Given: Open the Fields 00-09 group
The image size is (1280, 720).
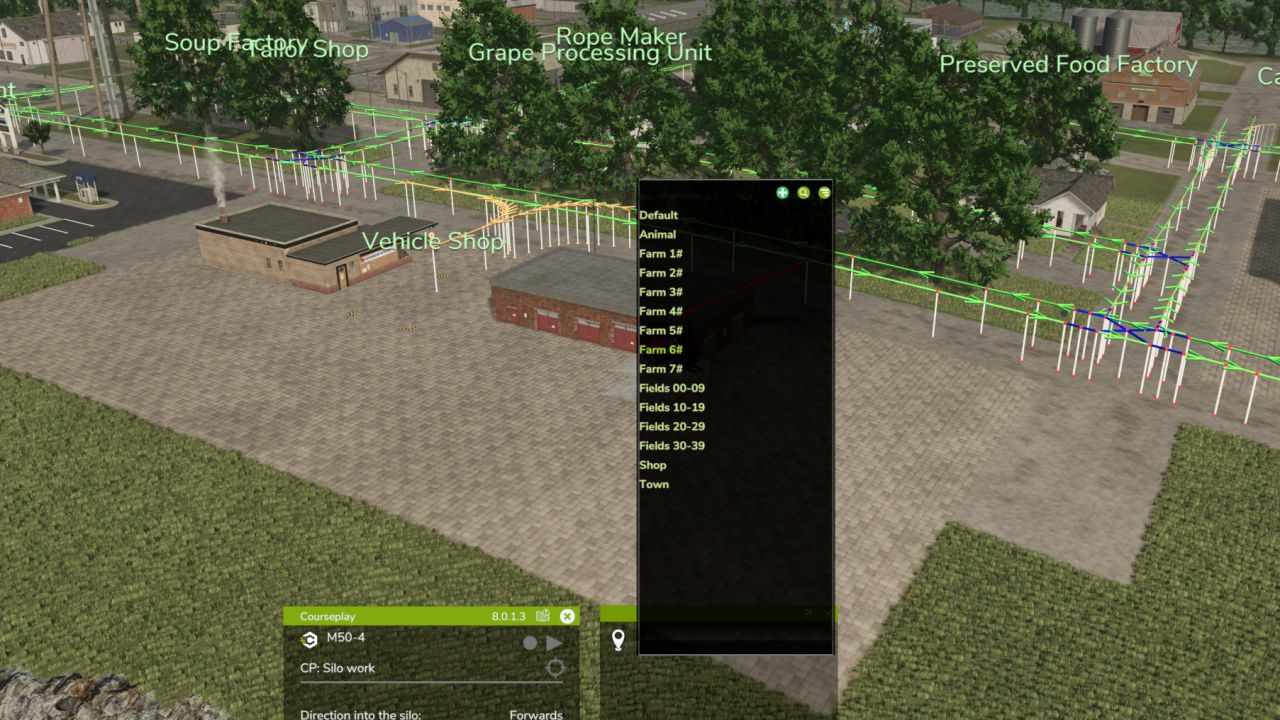Looking at the screenshot, I should click(x=672, y=388).
